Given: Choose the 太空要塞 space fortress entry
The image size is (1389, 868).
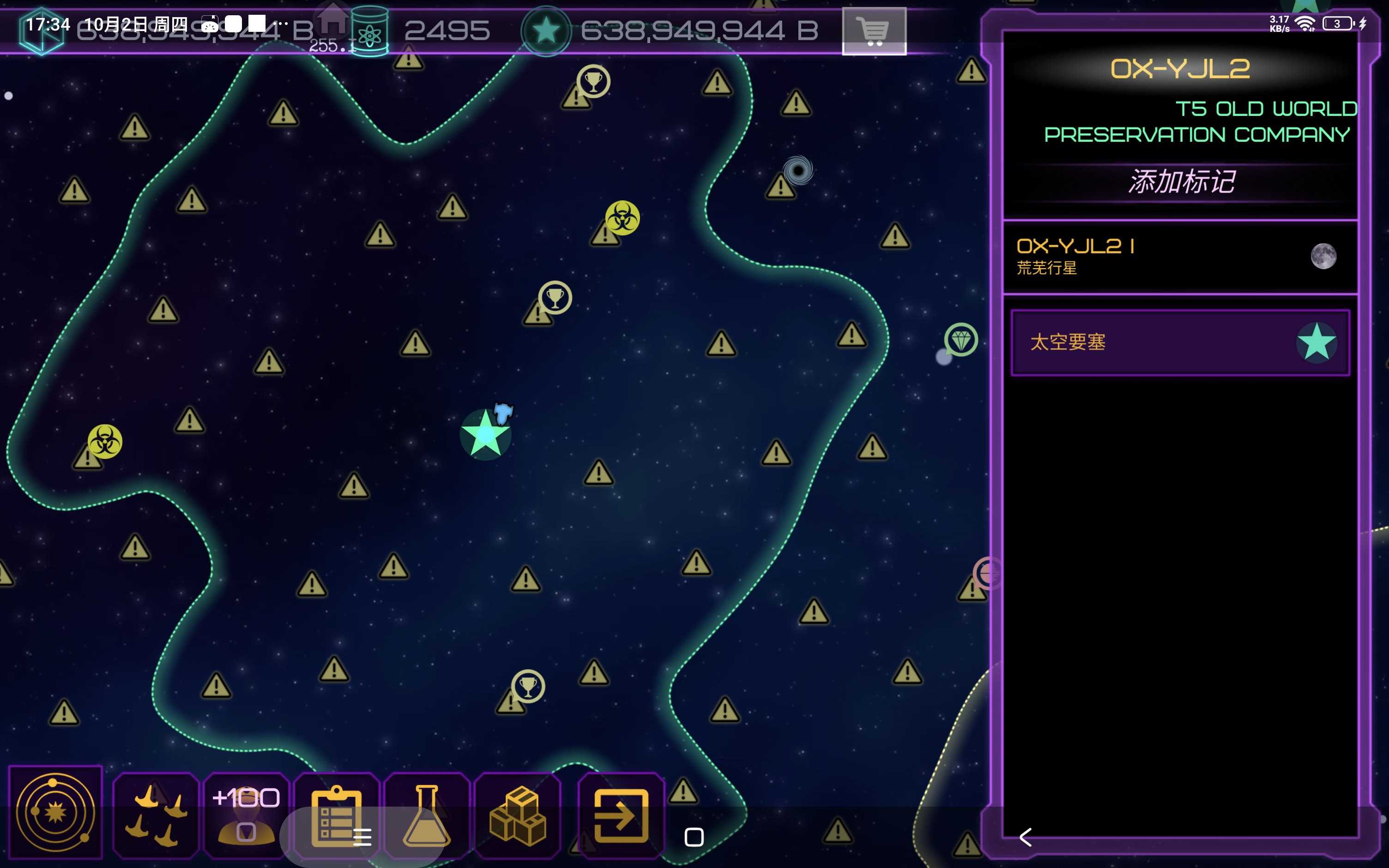Looking at the screenshot, I should [1180, 343].
